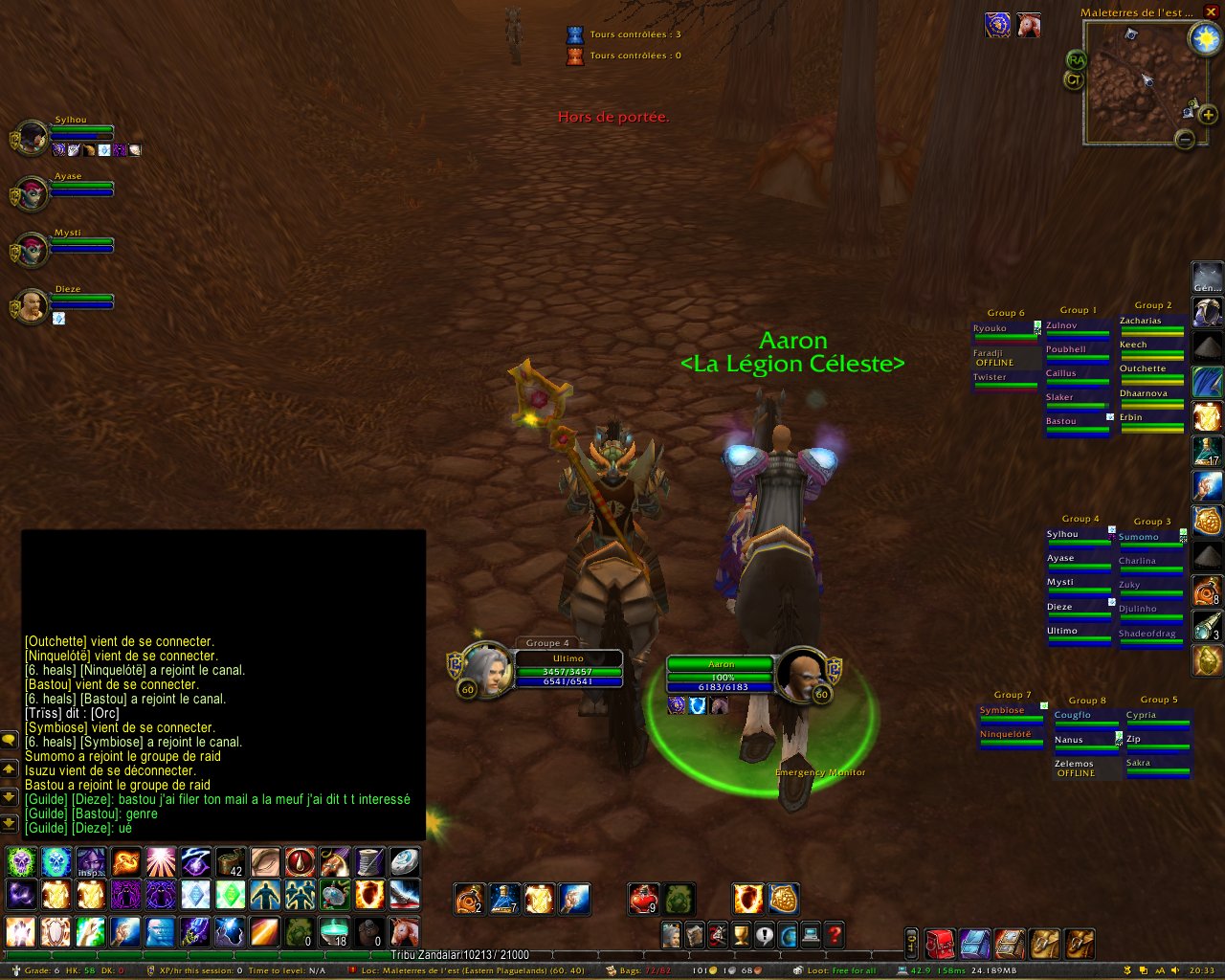1225x980 pixels.
Task: Close the minimap with the X button
Action: 1211,11
